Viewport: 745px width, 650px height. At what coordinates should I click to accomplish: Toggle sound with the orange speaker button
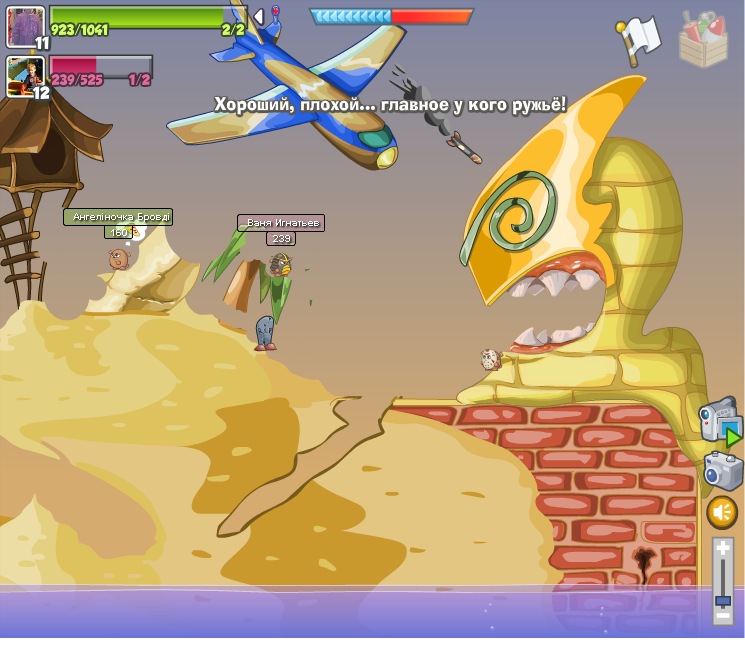[722, 513]
